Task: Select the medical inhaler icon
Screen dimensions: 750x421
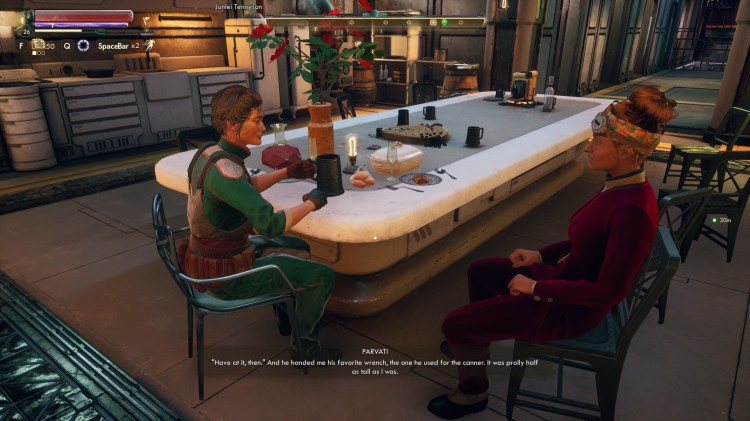Action: [38, 45]
